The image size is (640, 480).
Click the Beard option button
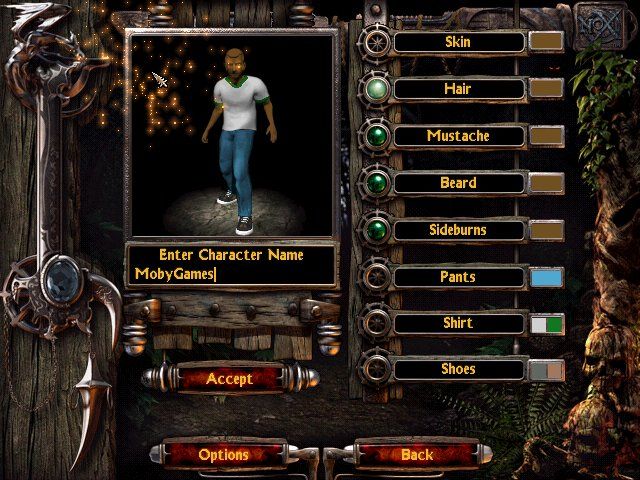[458, 183]
